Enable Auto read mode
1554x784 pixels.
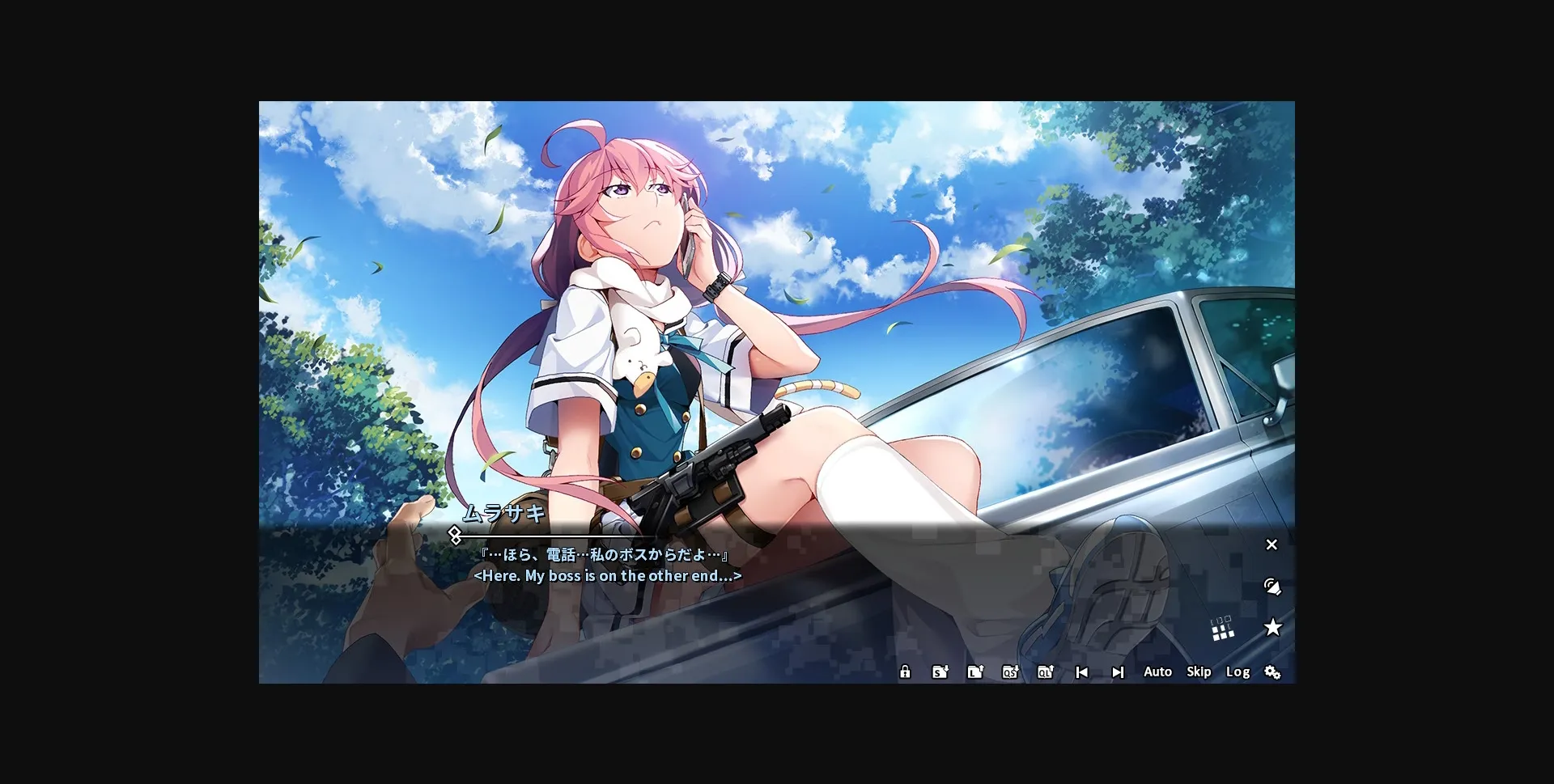click(1157, 672)
